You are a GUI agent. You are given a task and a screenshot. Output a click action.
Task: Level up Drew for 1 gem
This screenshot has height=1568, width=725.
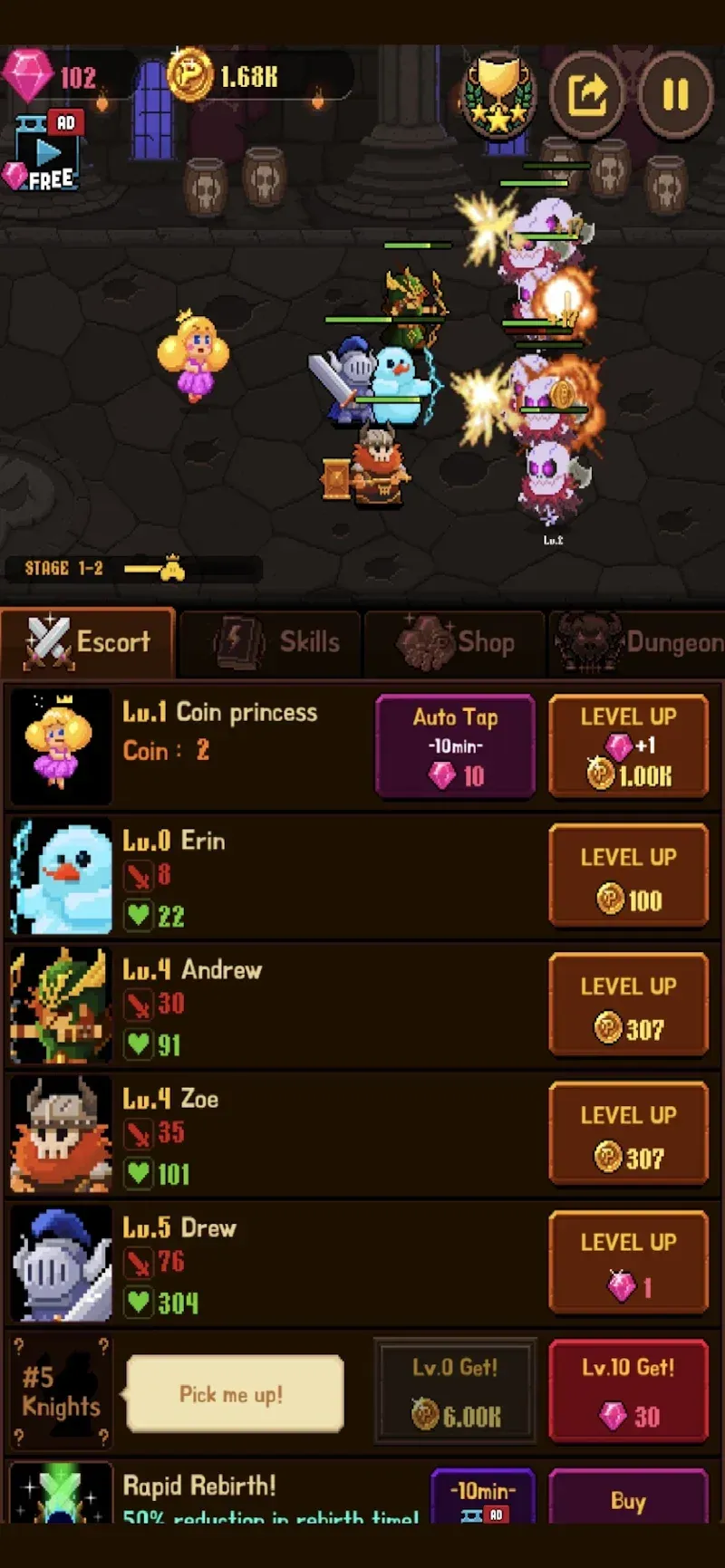click(x=628, y=1263)
